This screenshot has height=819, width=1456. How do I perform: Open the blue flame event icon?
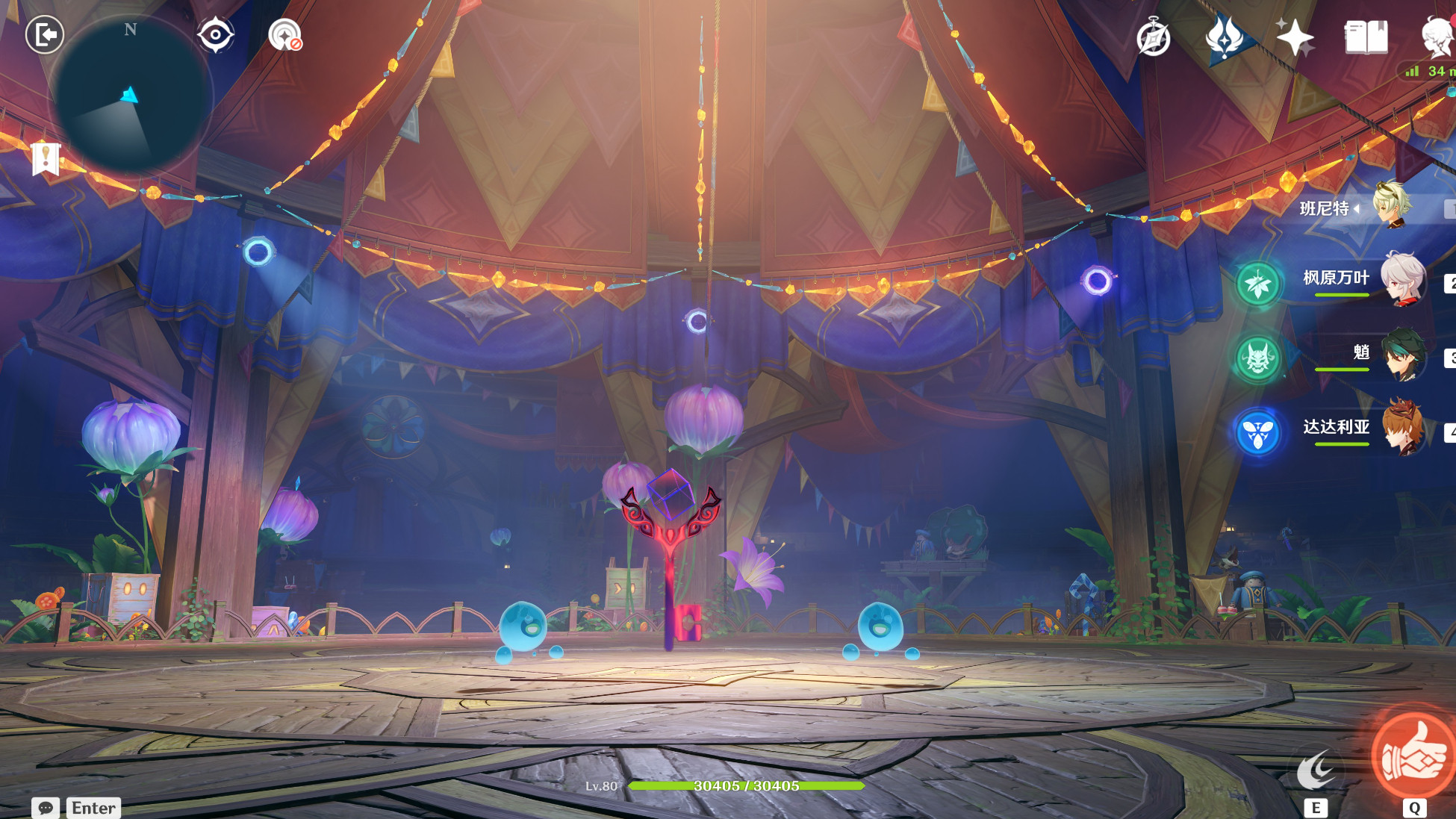click(1225, 37)
